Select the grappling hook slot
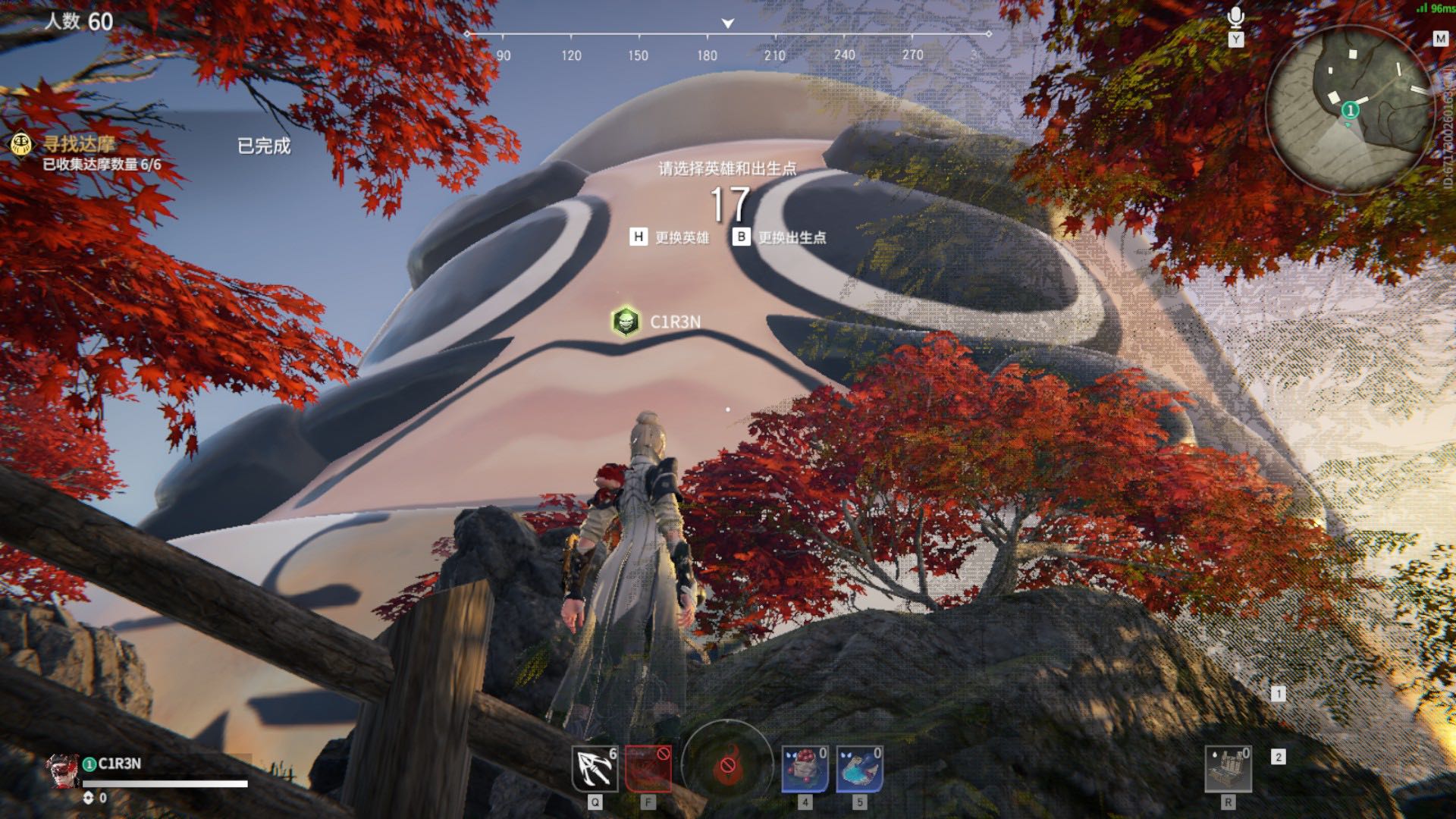The image size is (1456, 819). coord(595,768)
